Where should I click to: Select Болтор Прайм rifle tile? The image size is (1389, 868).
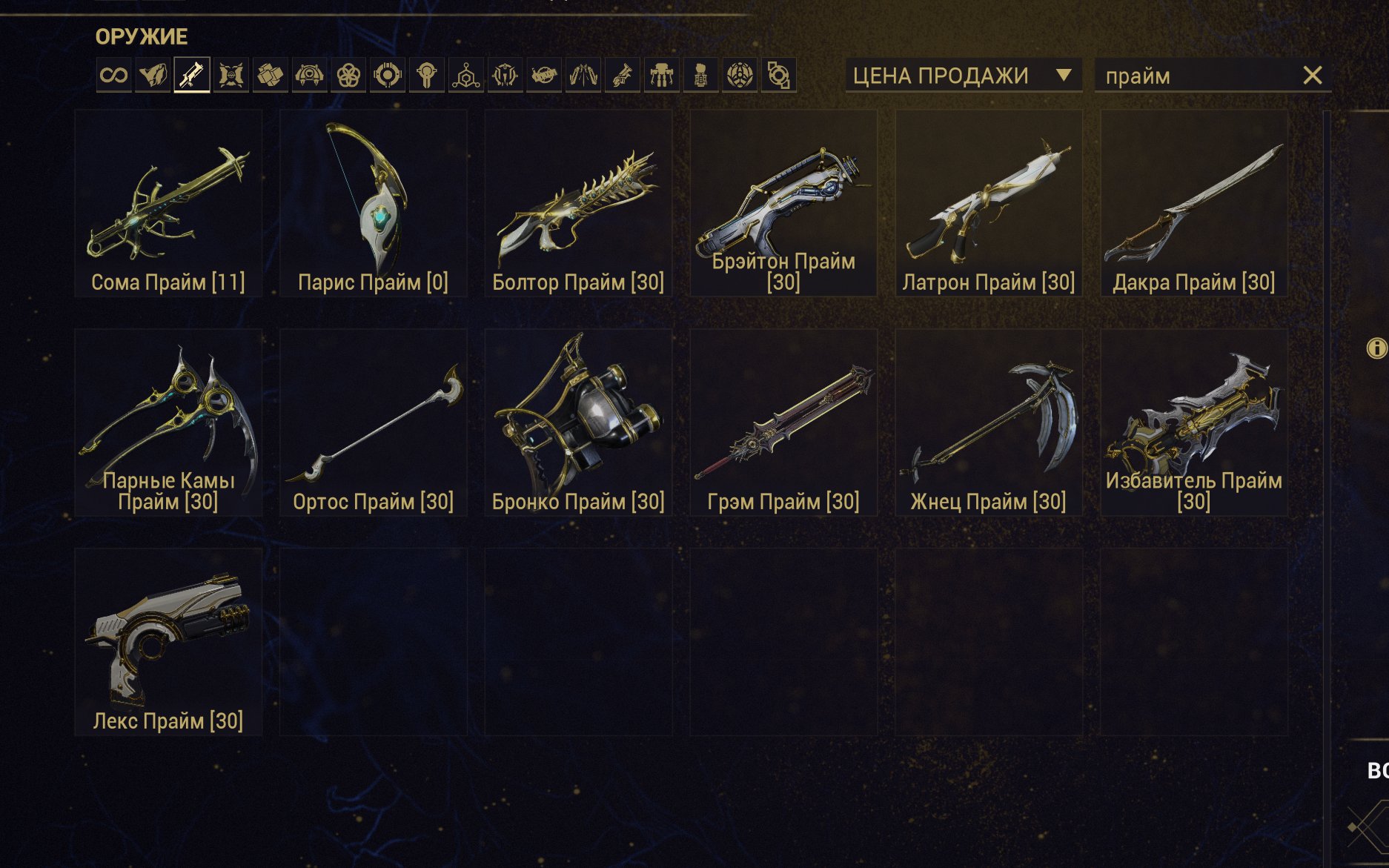pos(578,203)
